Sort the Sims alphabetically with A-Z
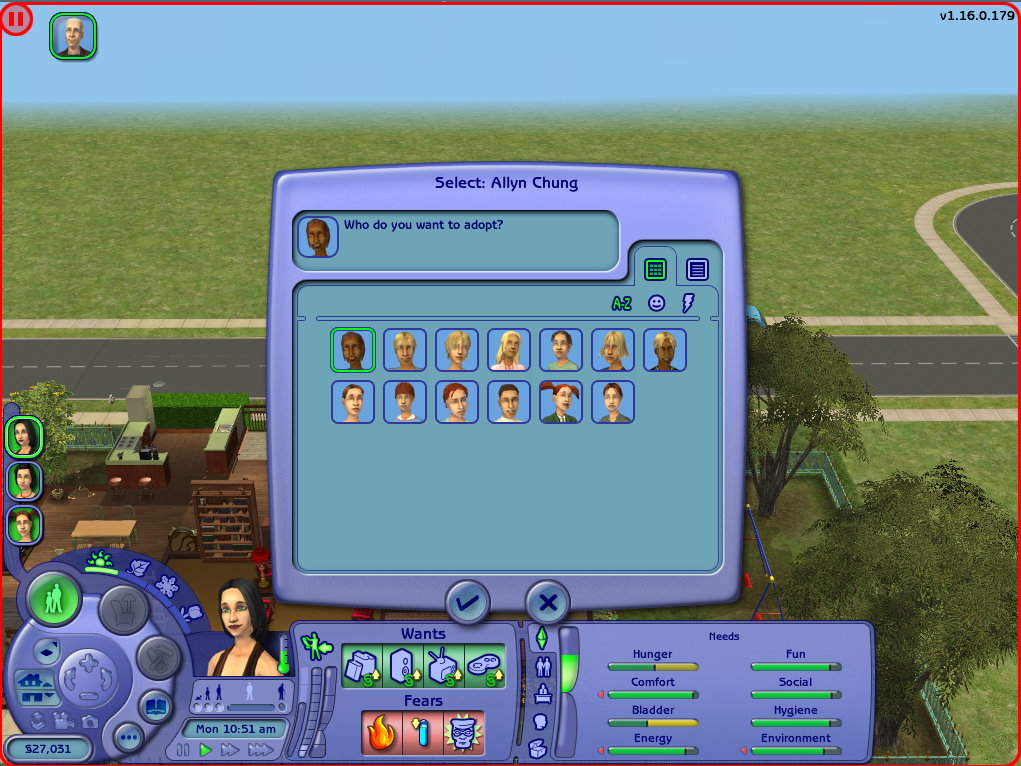The height and width of the screenshot is (766, 1021). 622,303
